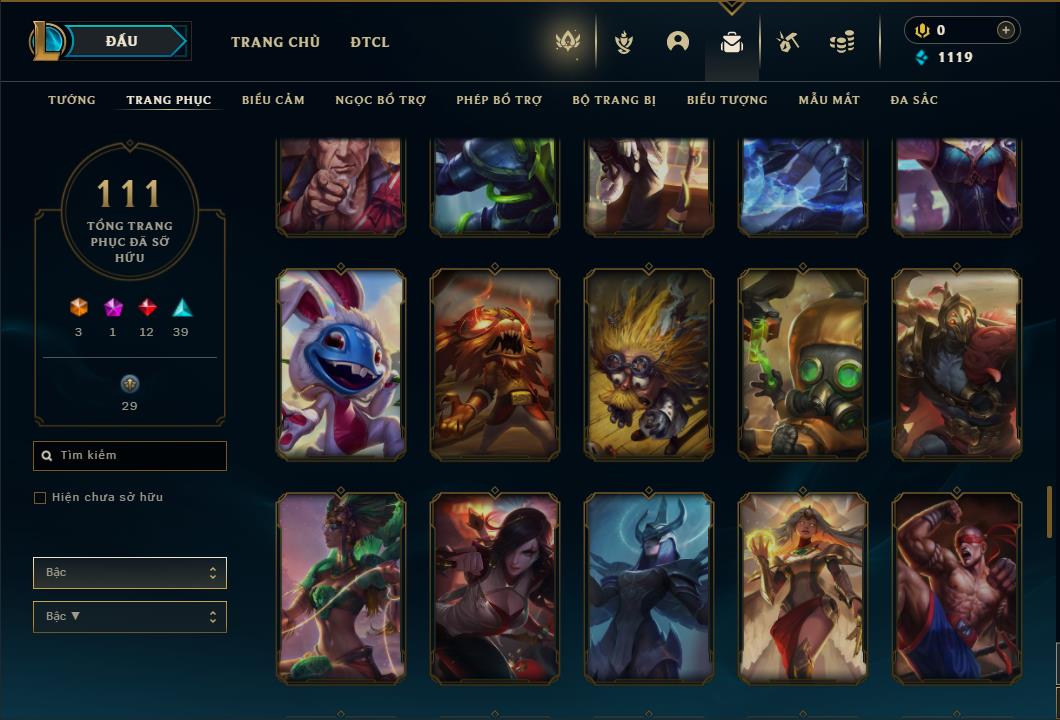Open the TRANG CHỦ home page
1060x720 pixels.
point(275,42)
